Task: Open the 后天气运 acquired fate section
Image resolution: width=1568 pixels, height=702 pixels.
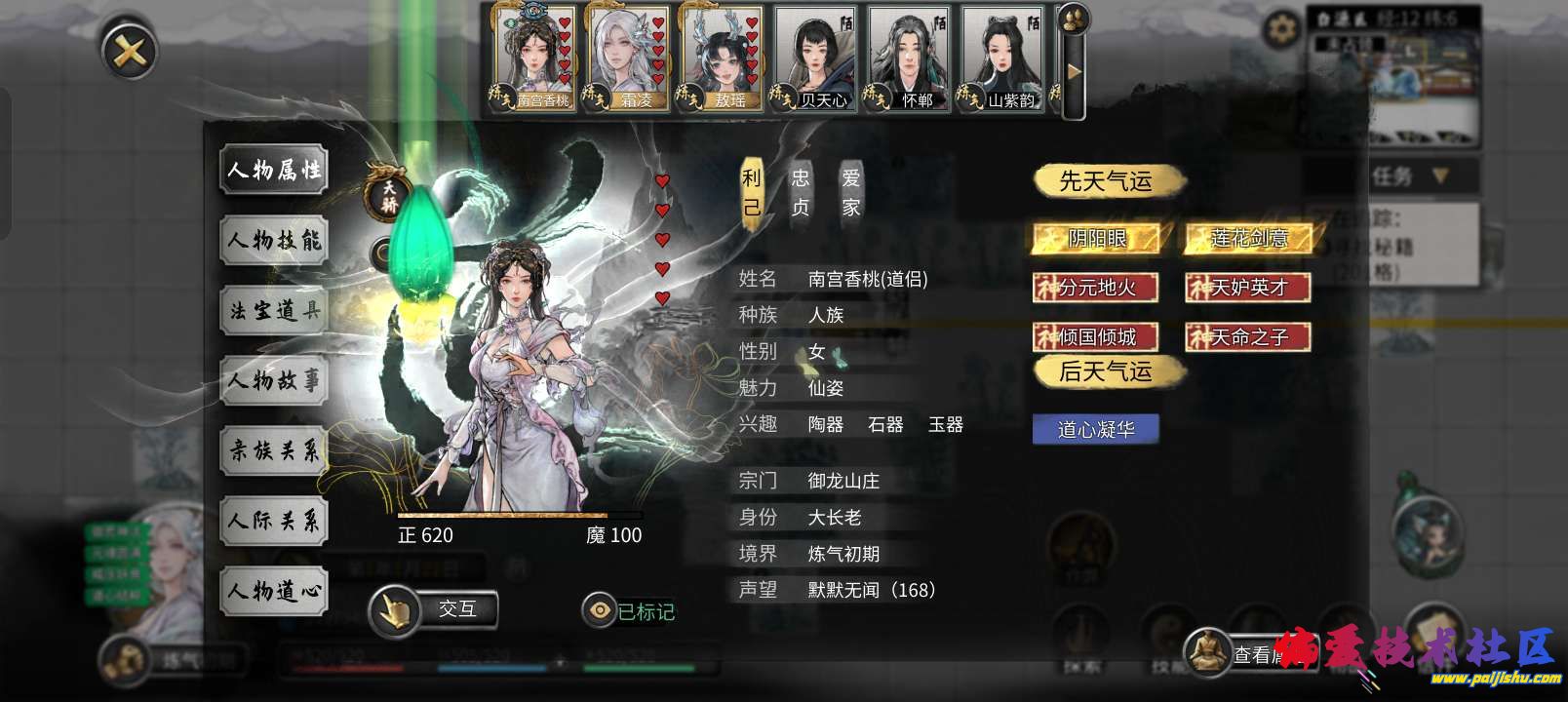Action: 1105,371
